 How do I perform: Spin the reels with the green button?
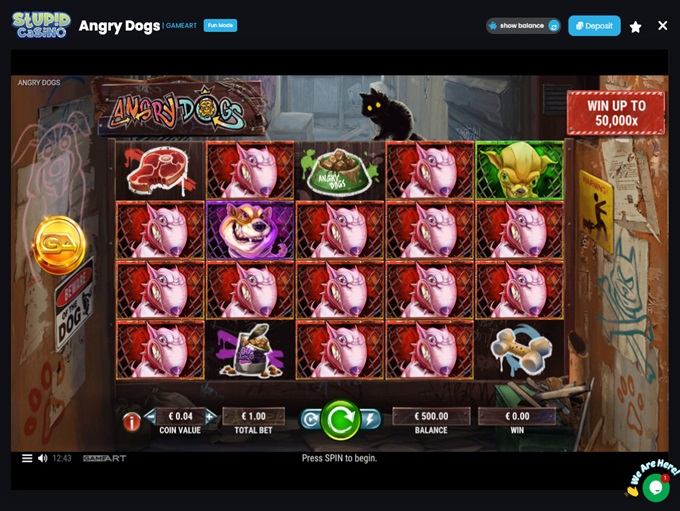[x=340, y=420]
